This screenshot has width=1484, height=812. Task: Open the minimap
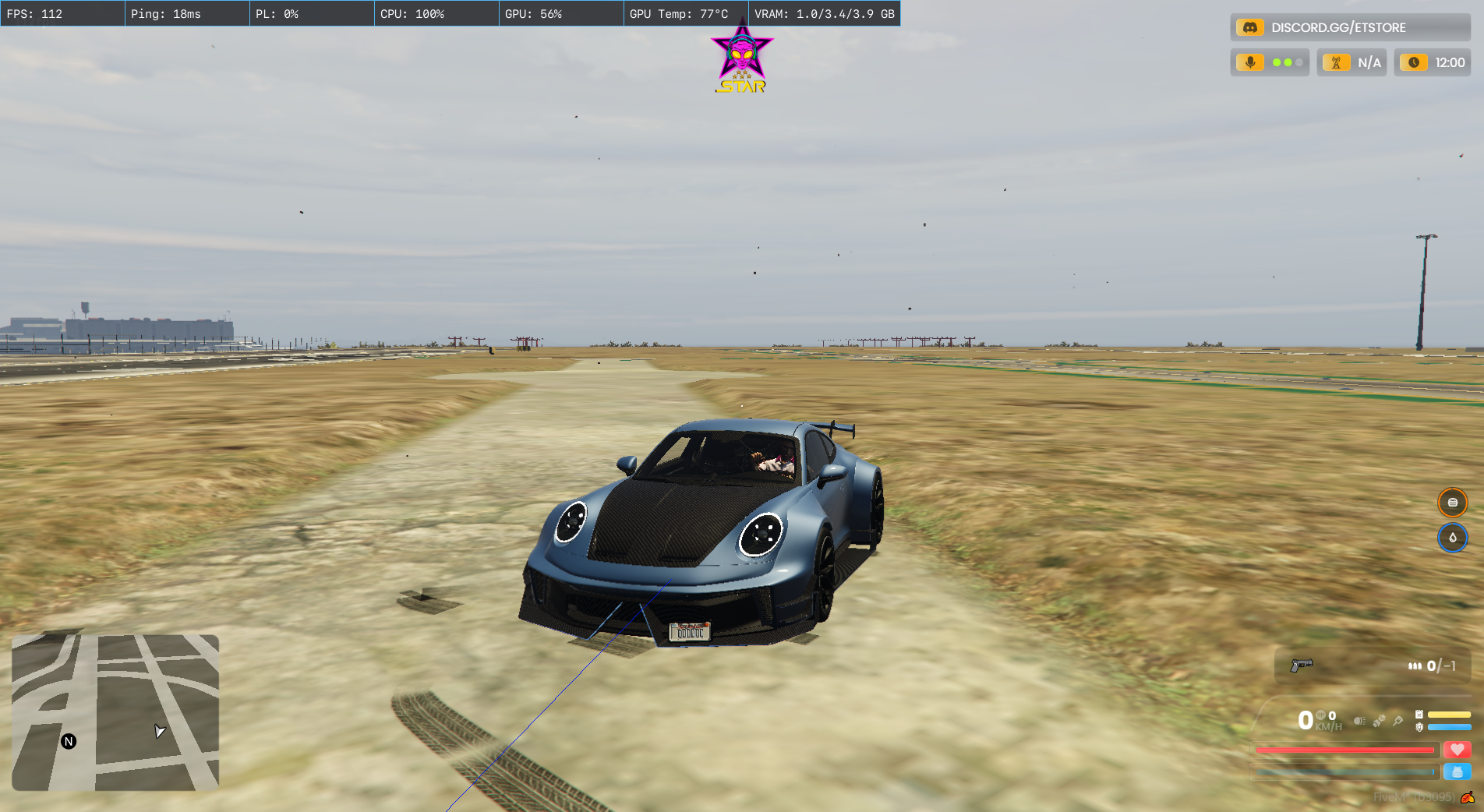pos(115,712)
